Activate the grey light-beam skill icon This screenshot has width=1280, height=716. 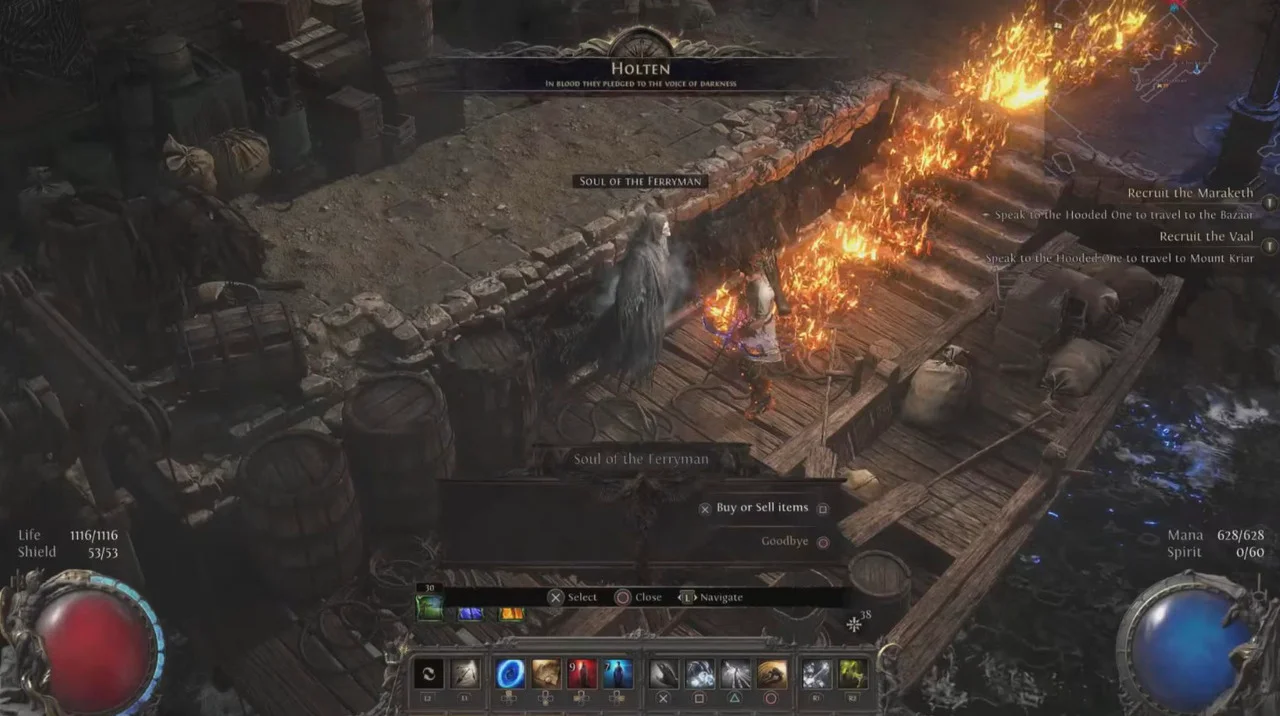[x=736, y=674]
